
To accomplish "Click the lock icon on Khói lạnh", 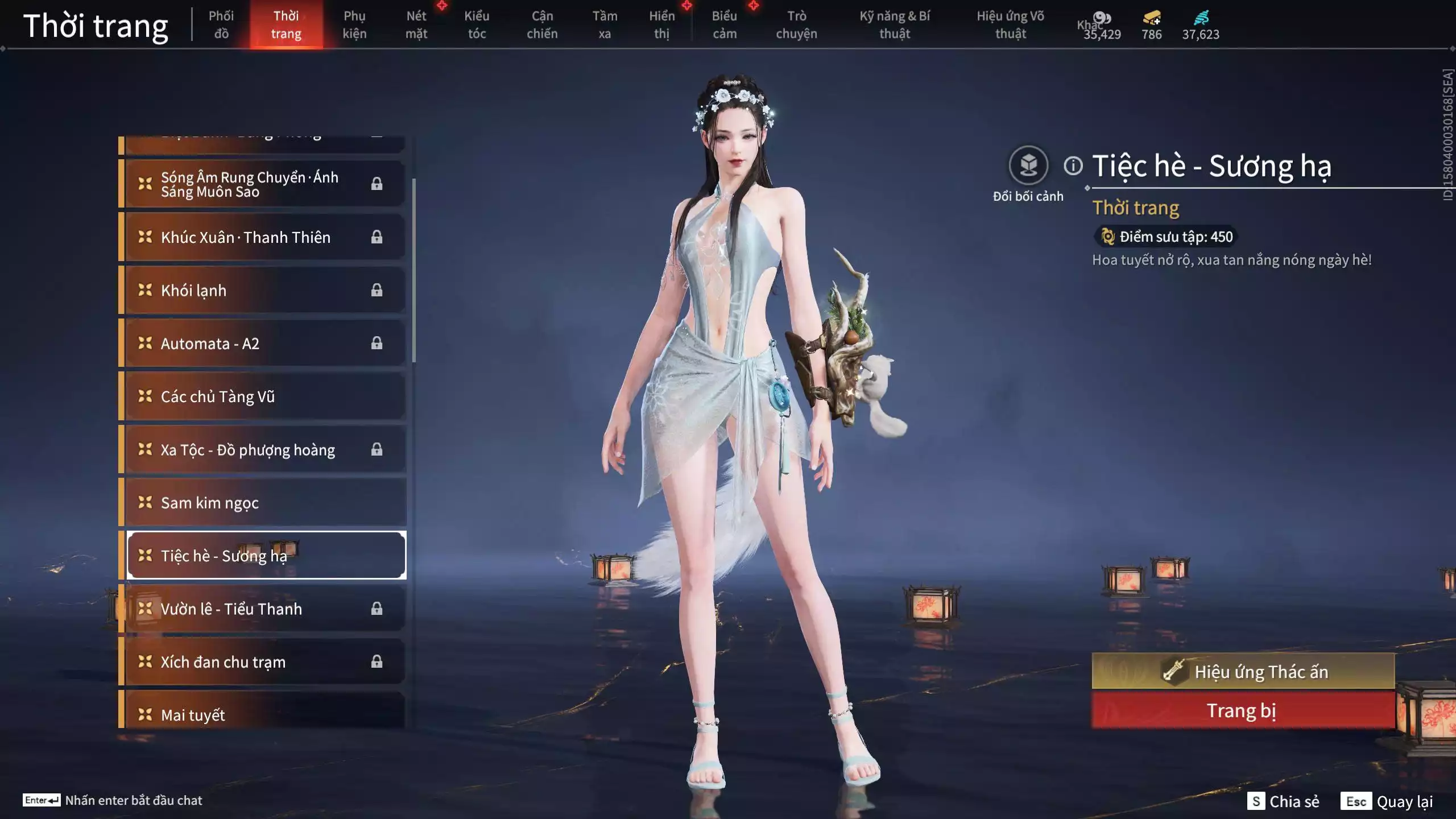I will point(375,290).
